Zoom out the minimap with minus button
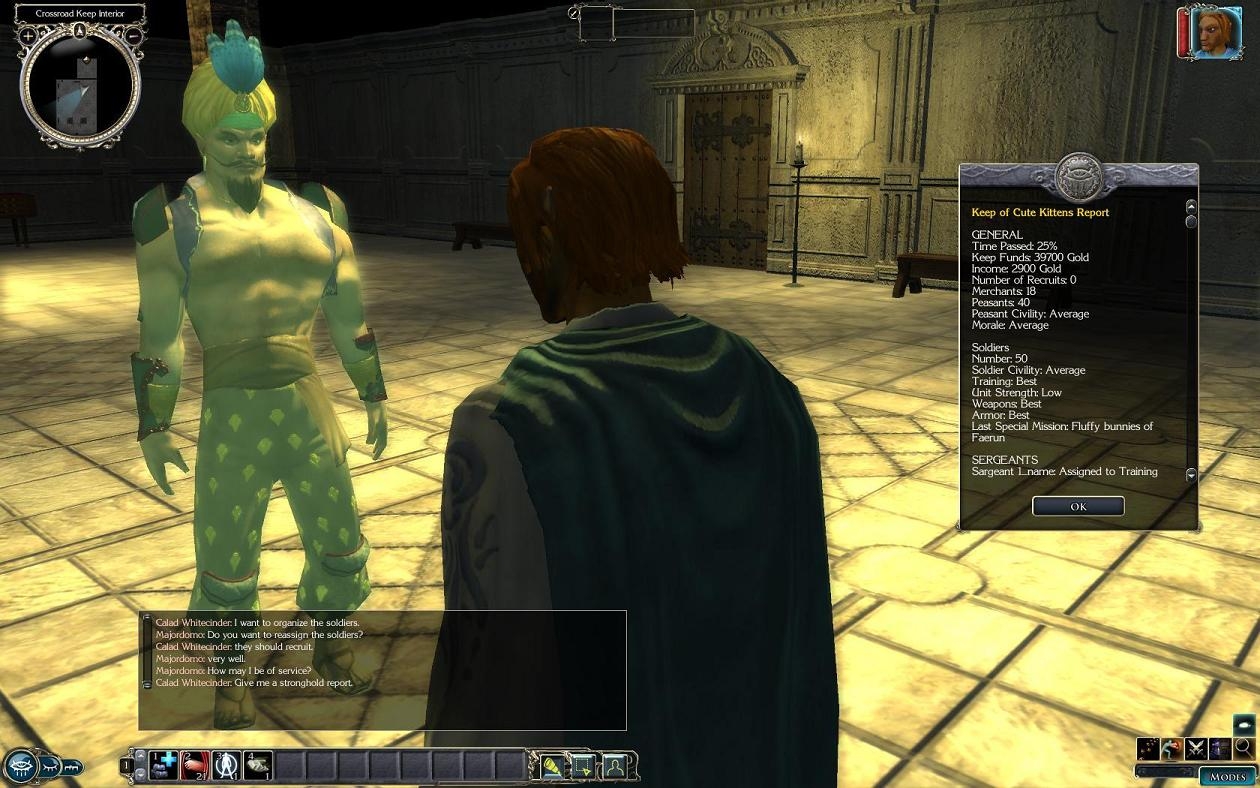Screen dimensions: 1260x788 click(133, 37)
